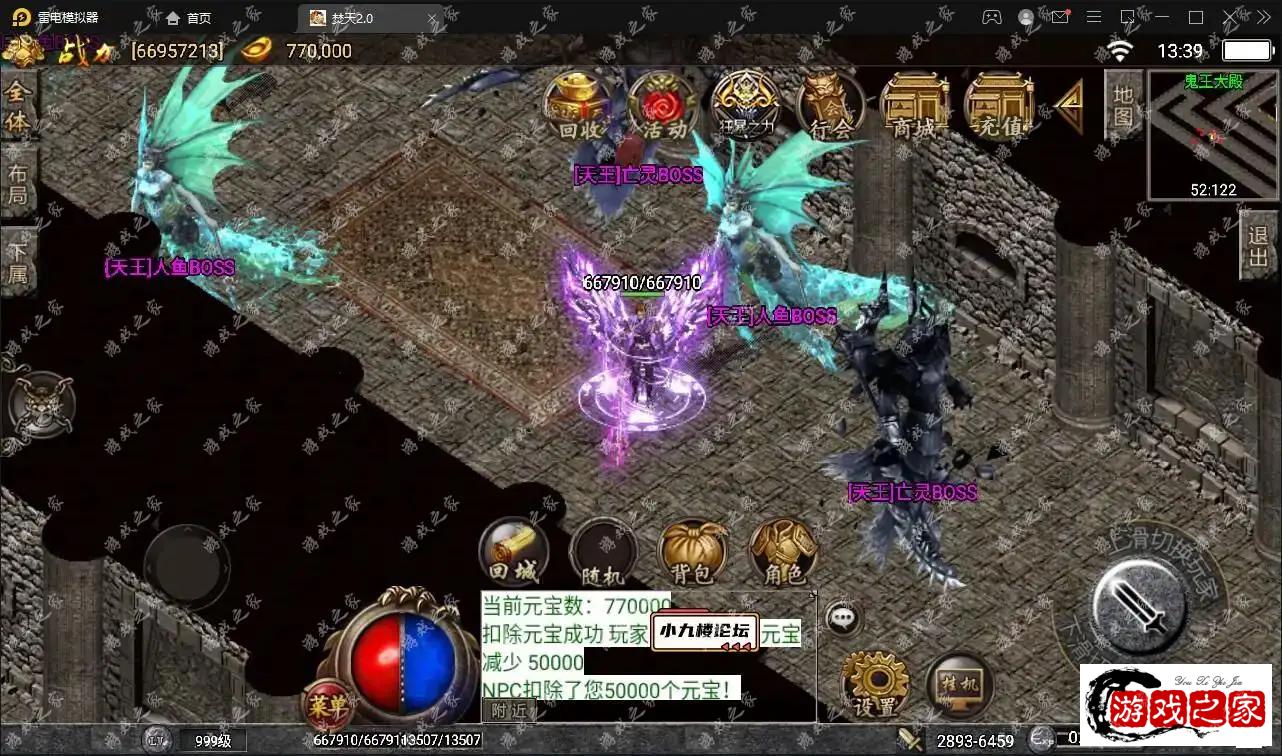
Task: Open the 下属 subordinates tab
Action: click(x=18, y=262)
